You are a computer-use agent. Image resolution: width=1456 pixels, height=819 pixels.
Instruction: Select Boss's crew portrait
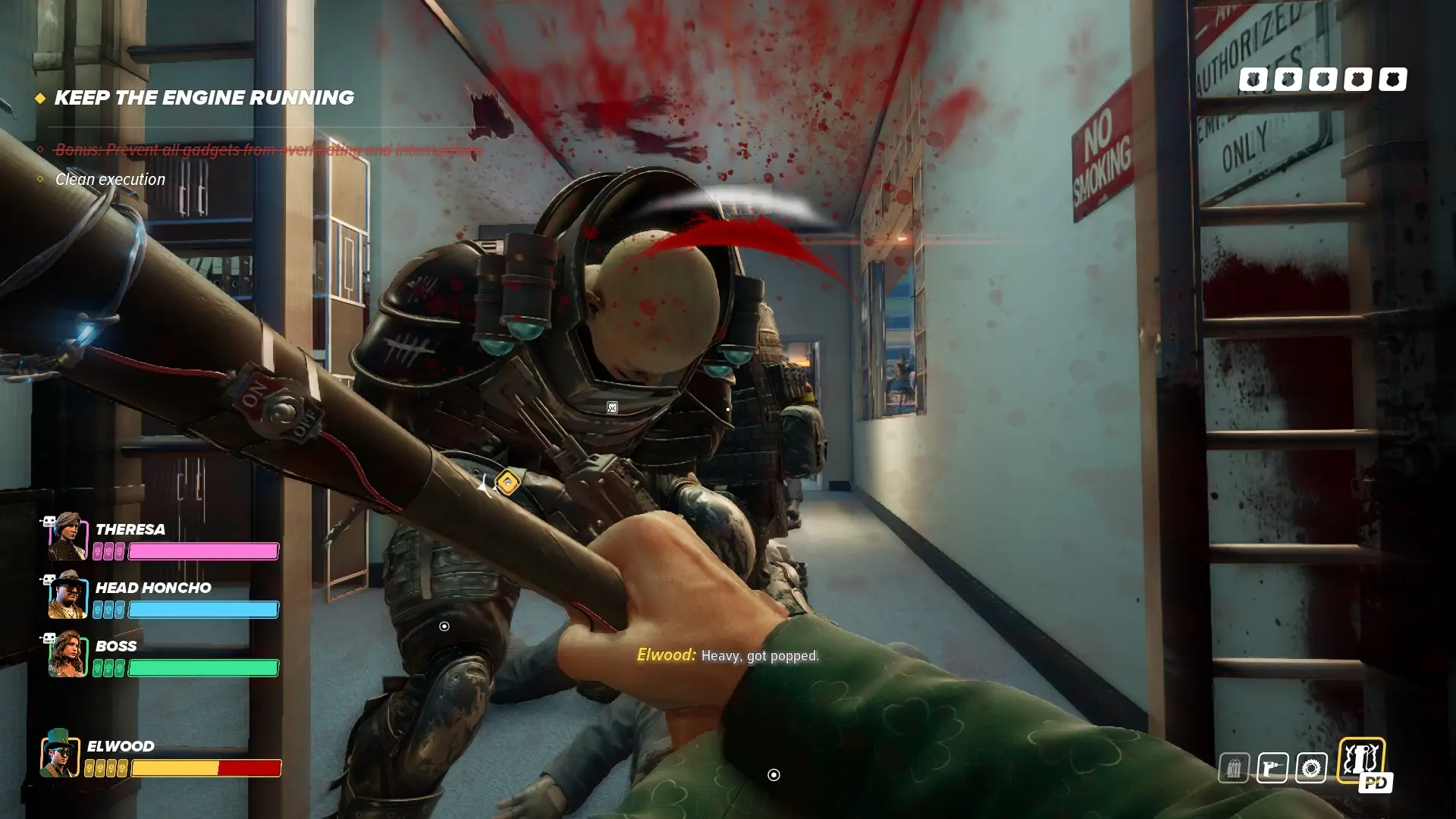coord(67,654)
